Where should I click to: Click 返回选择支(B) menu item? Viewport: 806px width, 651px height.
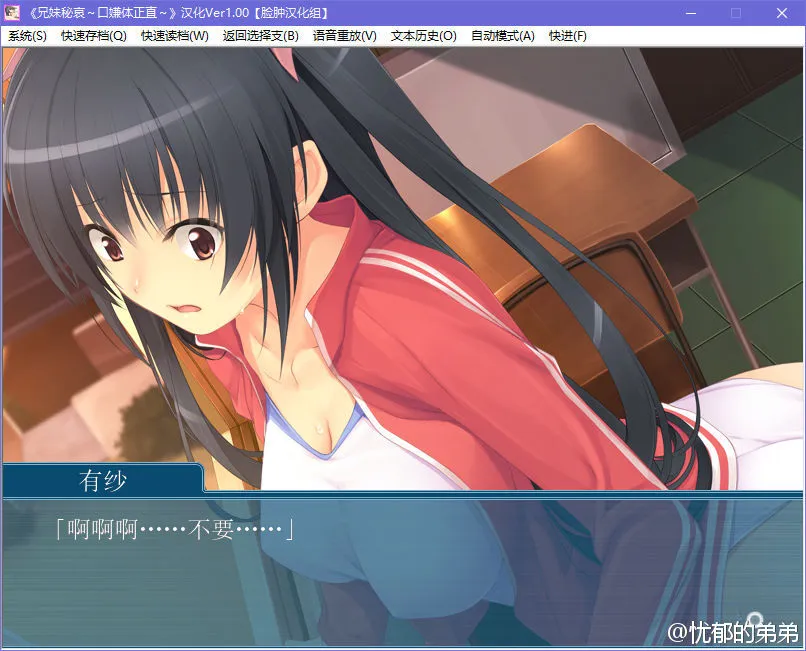pos(260,36)
